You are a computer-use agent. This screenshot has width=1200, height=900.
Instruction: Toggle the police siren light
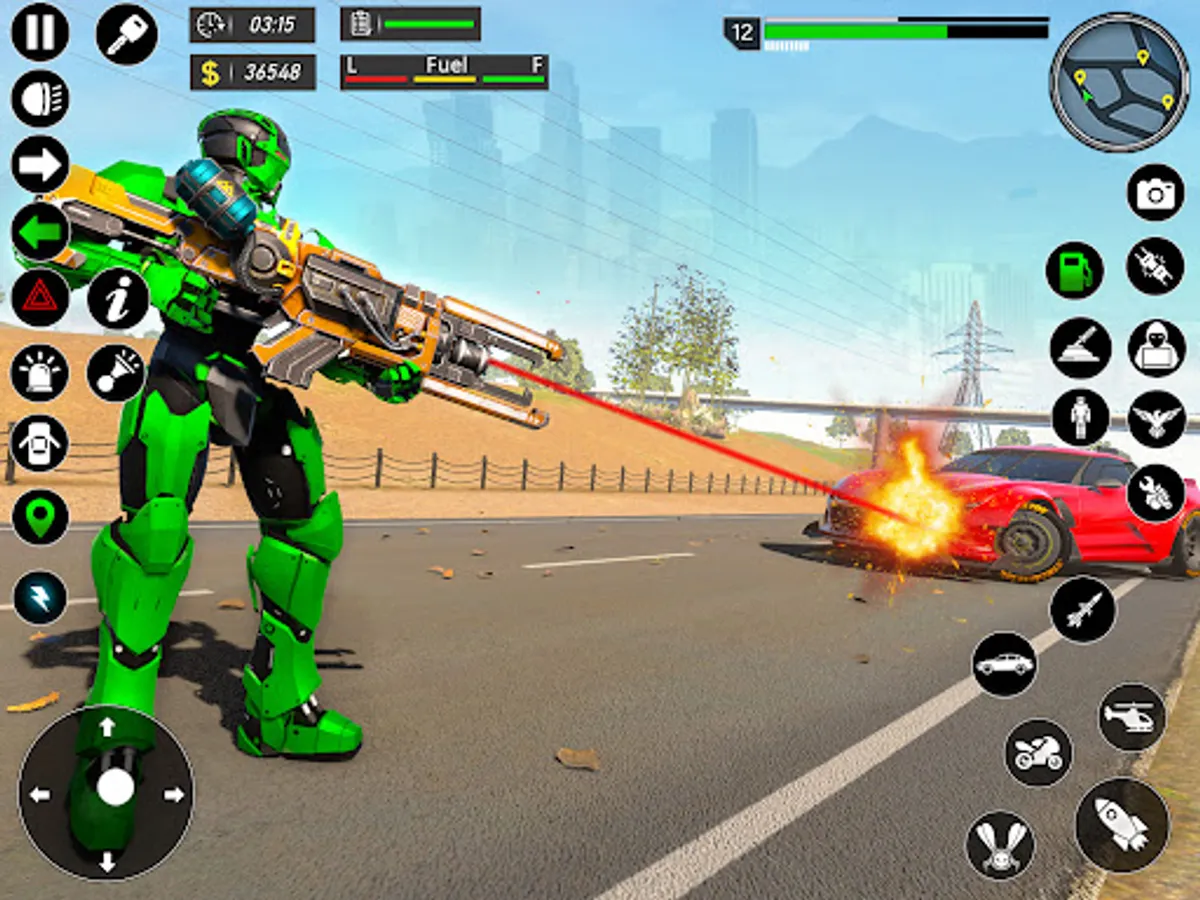click(x=40, y=373)
